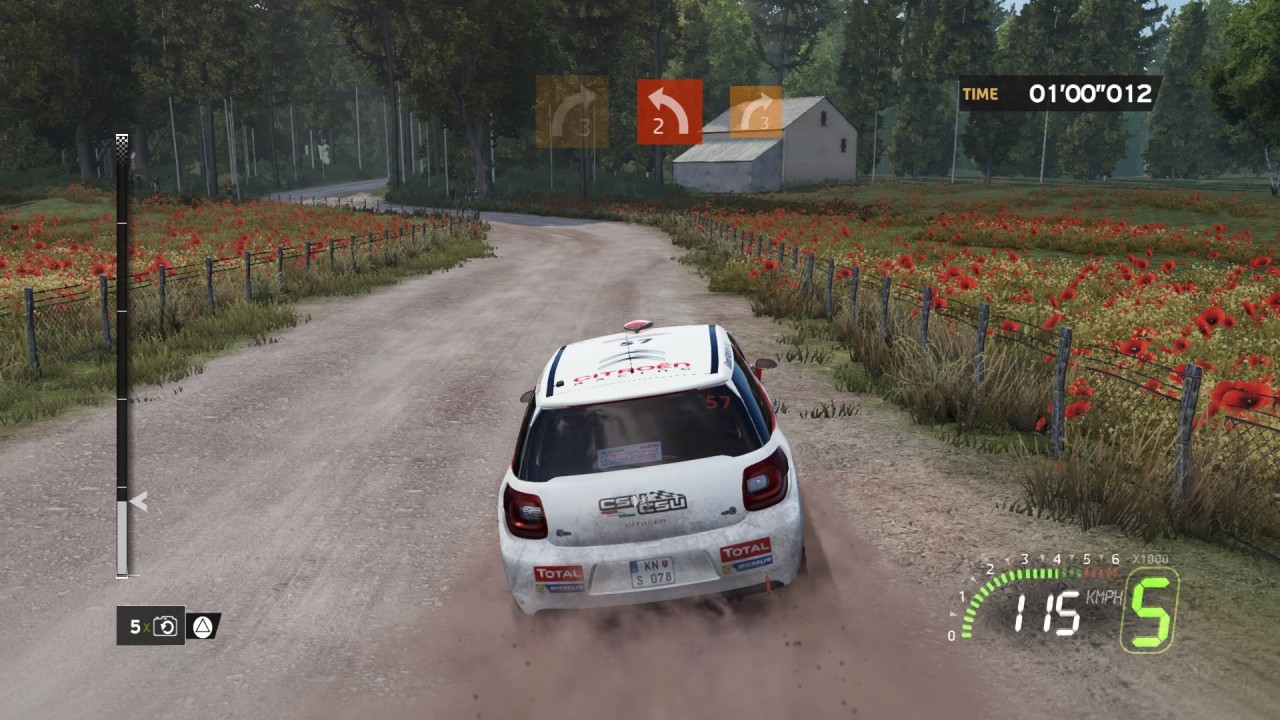Click the red left-turn 2 pace note
1280x720 pixels.
point(669,112)
